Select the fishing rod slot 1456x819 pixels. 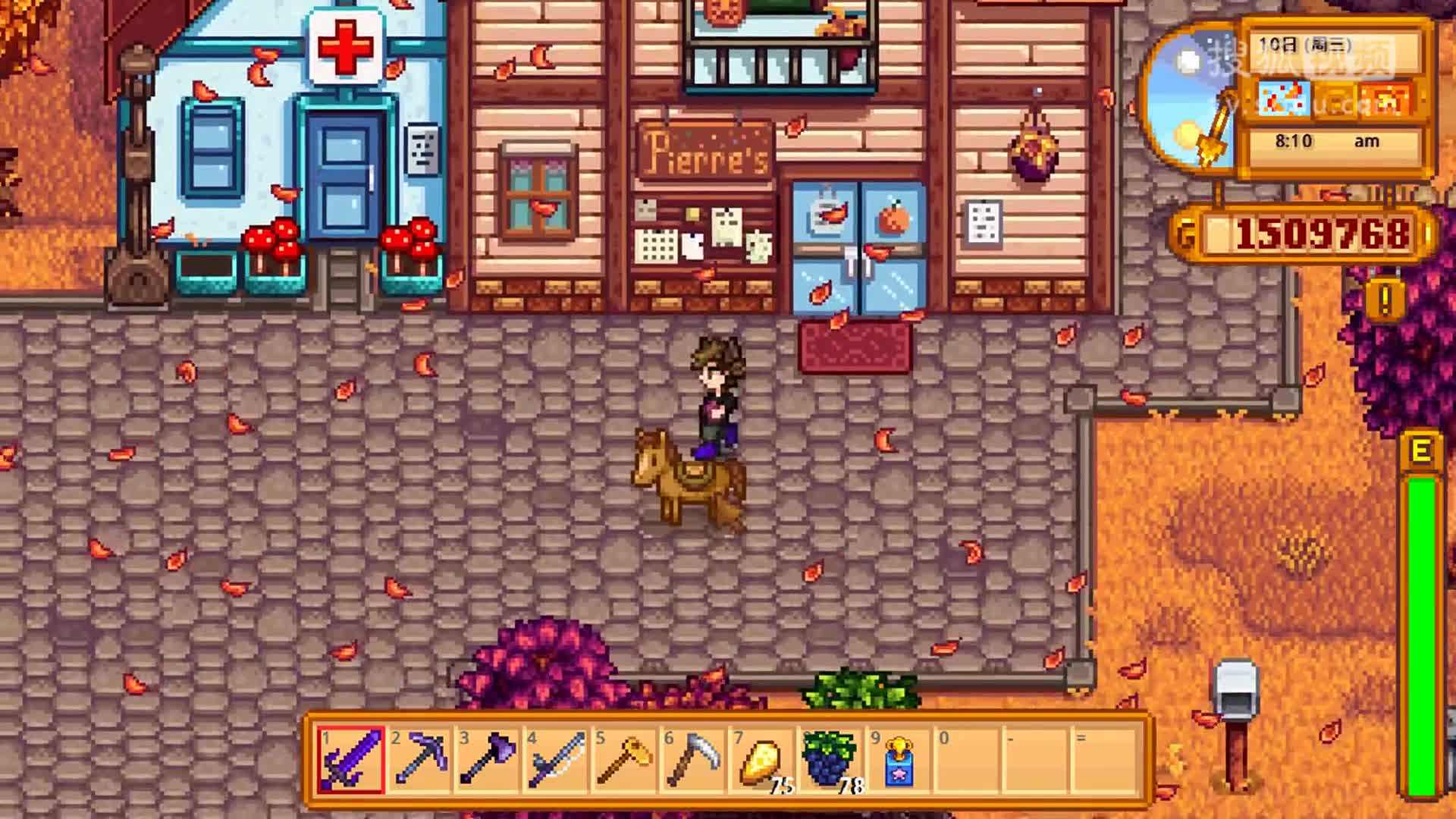(x=556, y=760)
